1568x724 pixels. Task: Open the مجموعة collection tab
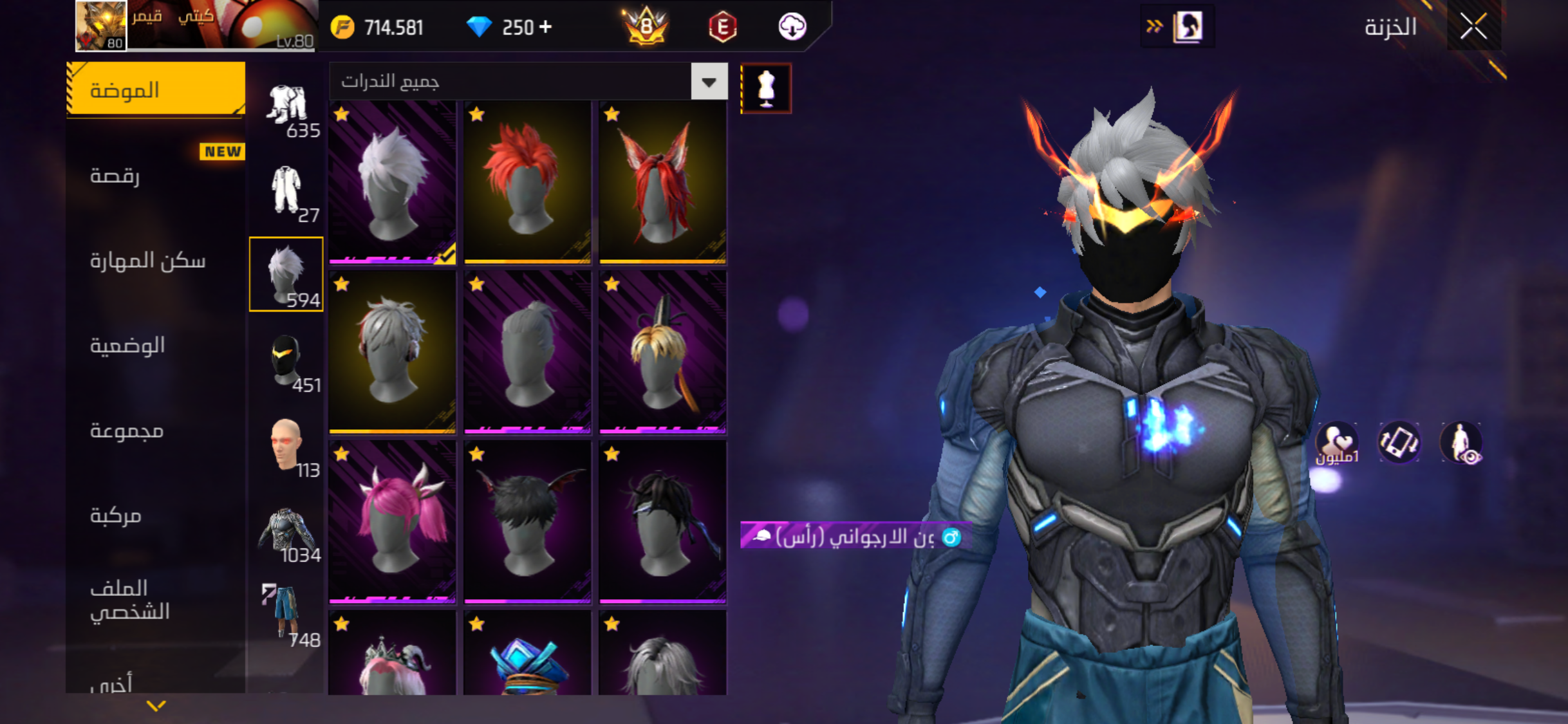pyautogui.click(x=127, y=430)
